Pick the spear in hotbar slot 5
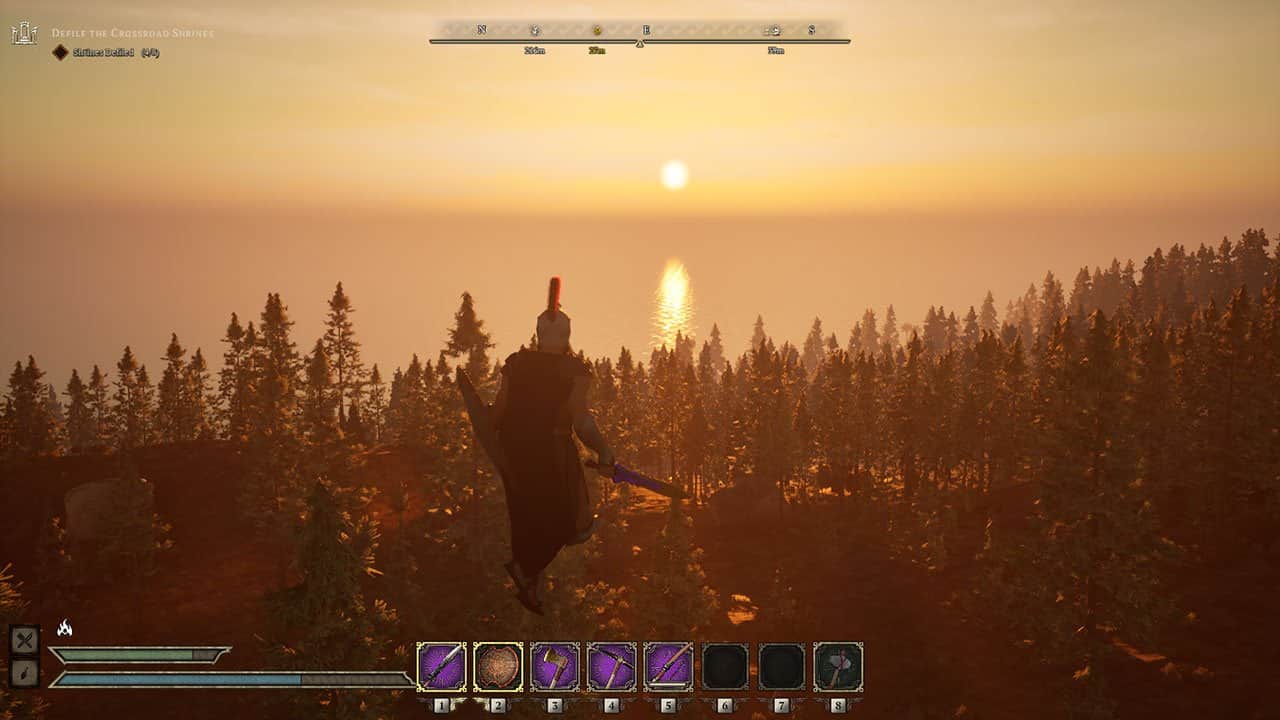This screenshot has width=1280, height=720. (x=669, y=666)
